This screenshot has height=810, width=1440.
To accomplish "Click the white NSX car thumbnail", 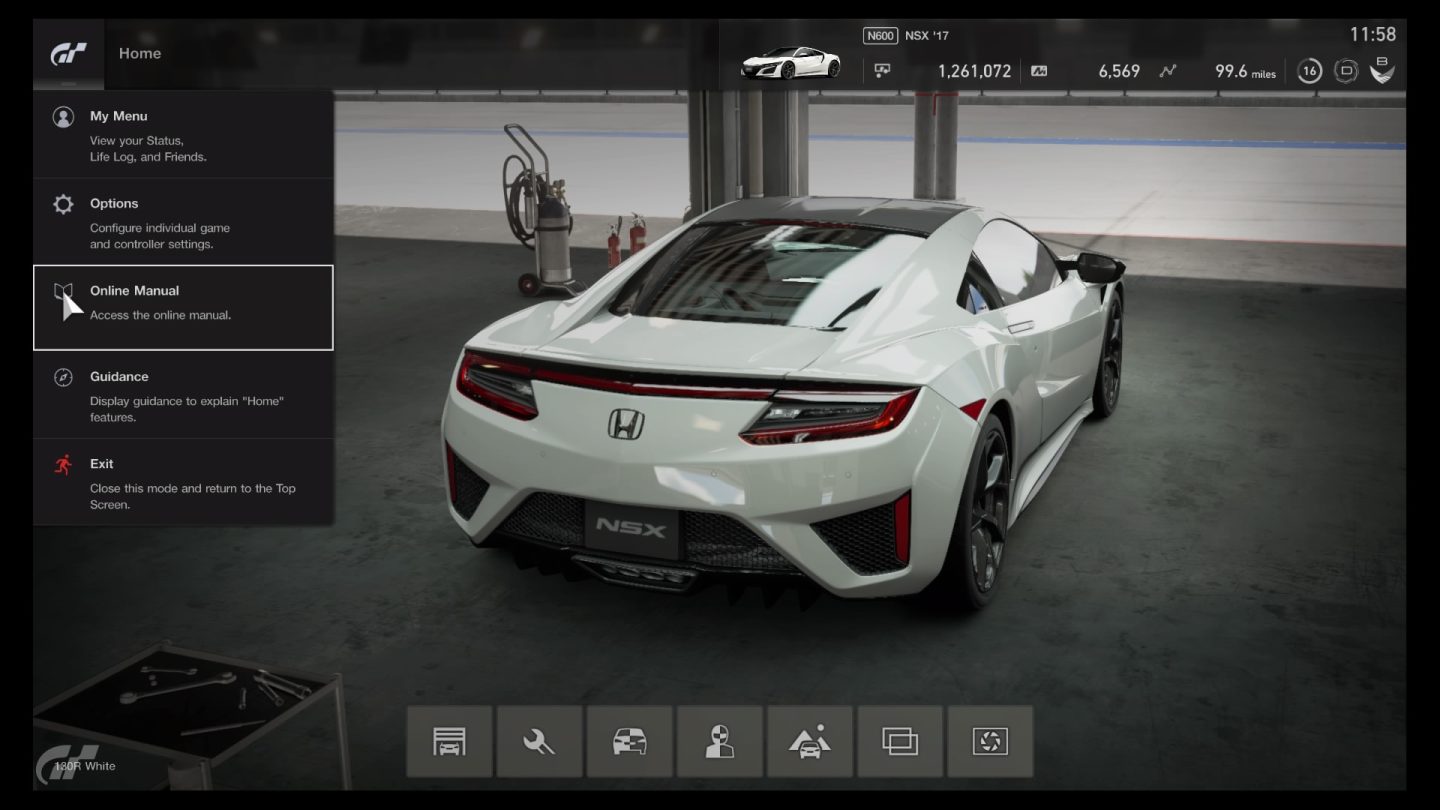I will click(790, 62).
